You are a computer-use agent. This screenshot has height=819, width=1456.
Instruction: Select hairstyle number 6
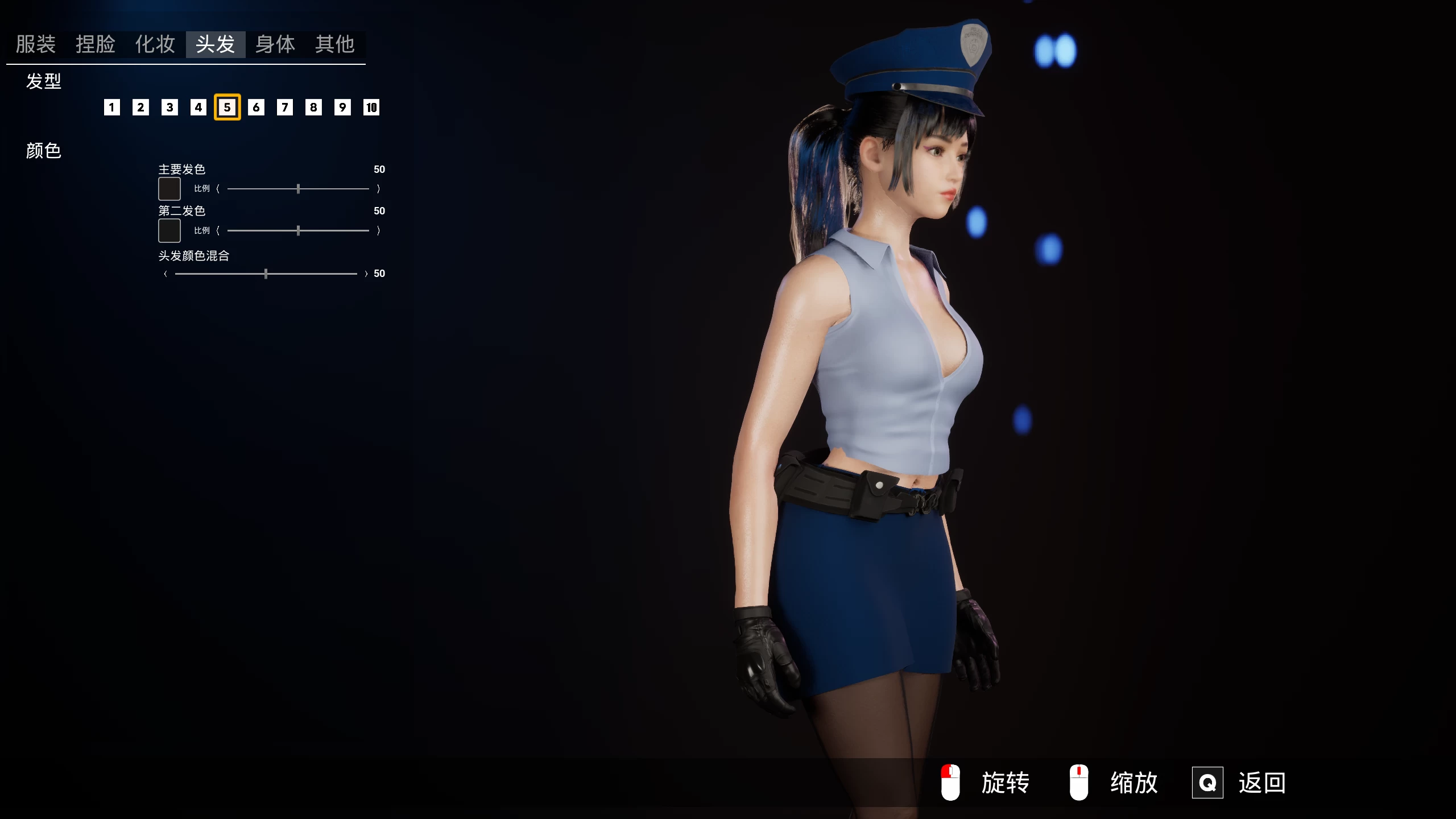256,107
